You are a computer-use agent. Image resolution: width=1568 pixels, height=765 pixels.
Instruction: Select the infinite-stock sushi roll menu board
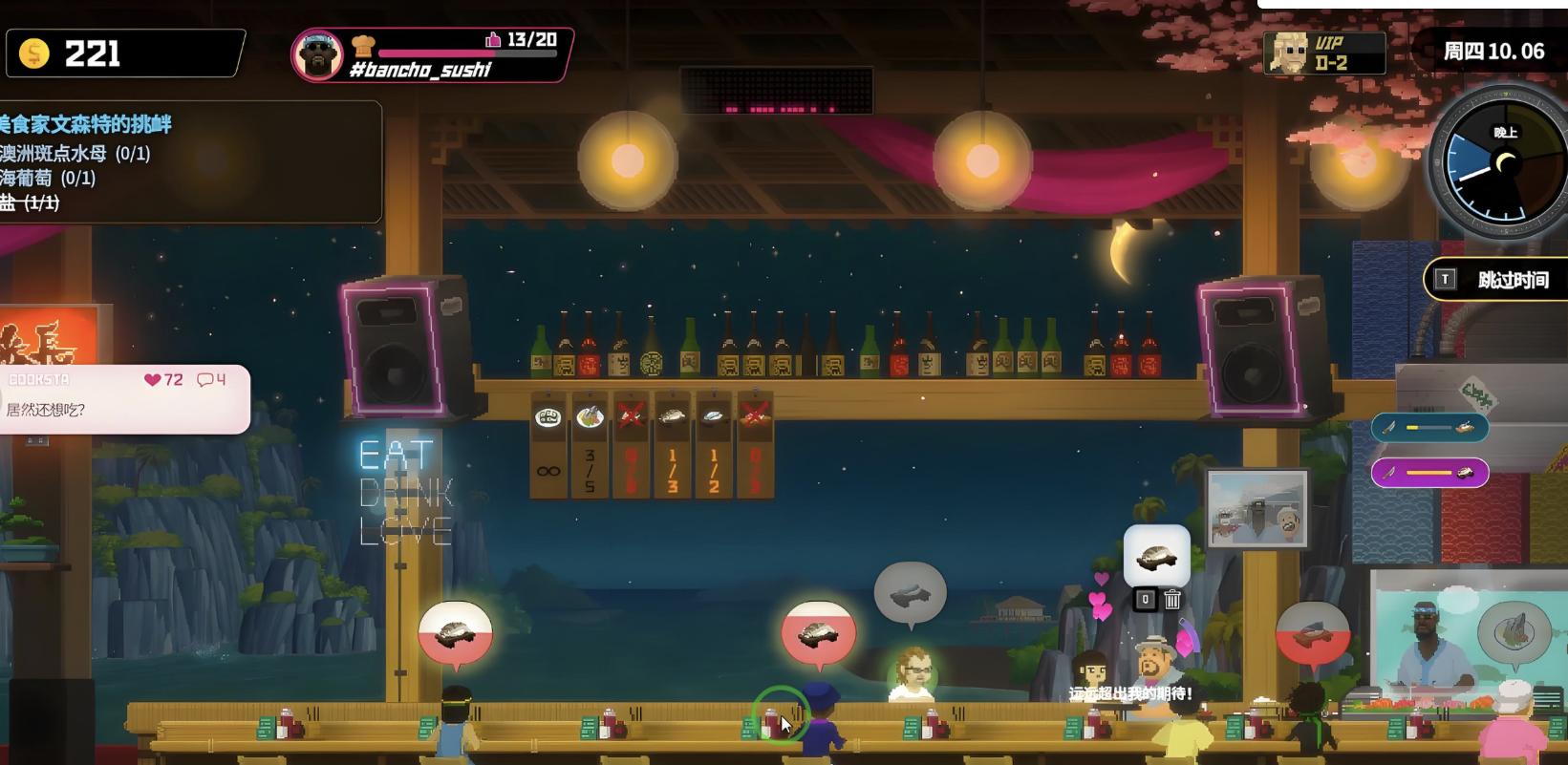(548, 445)
